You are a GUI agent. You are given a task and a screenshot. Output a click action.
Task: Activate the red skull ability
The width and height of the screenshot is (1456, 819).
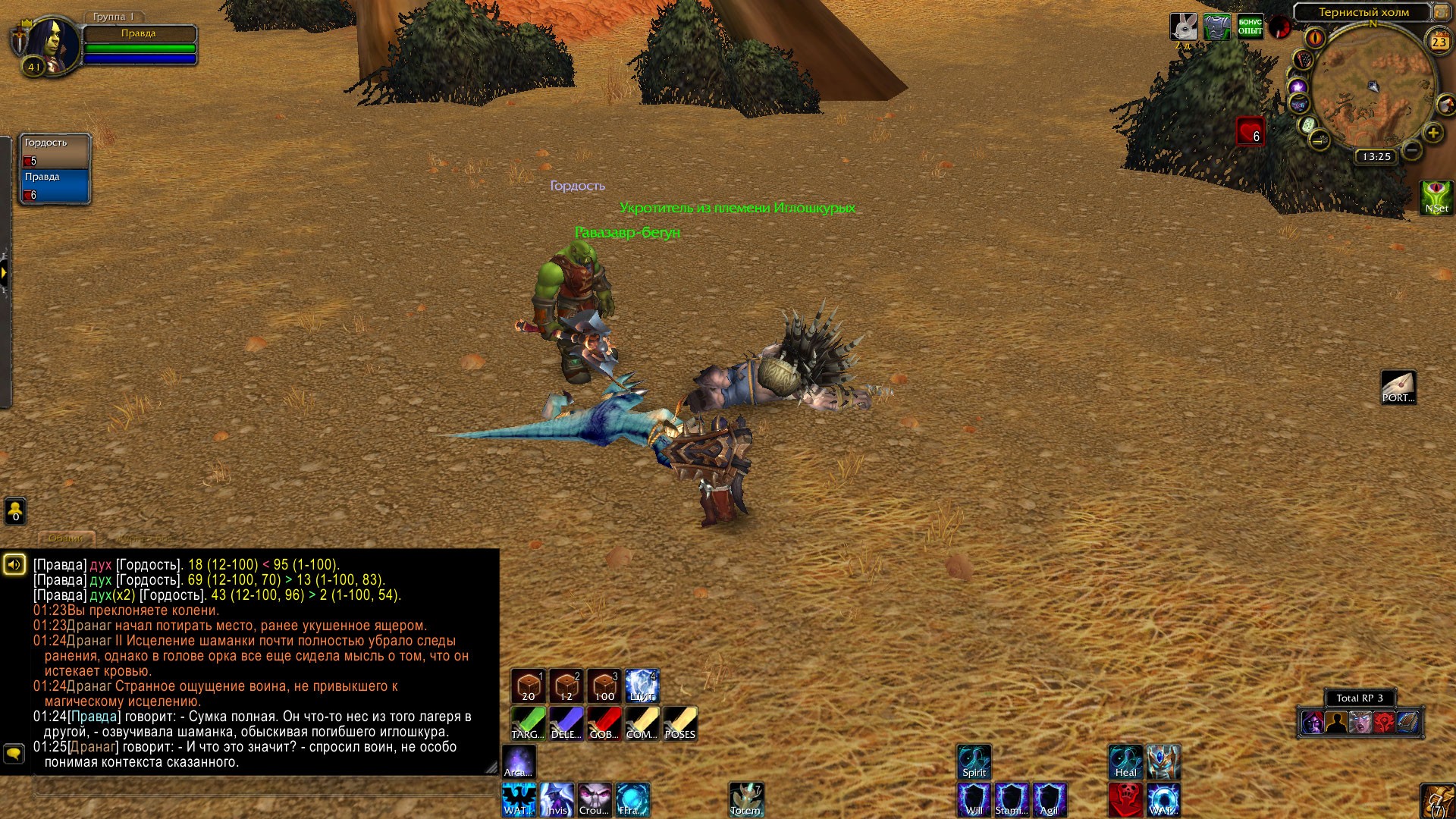(x=1126, y=800)
